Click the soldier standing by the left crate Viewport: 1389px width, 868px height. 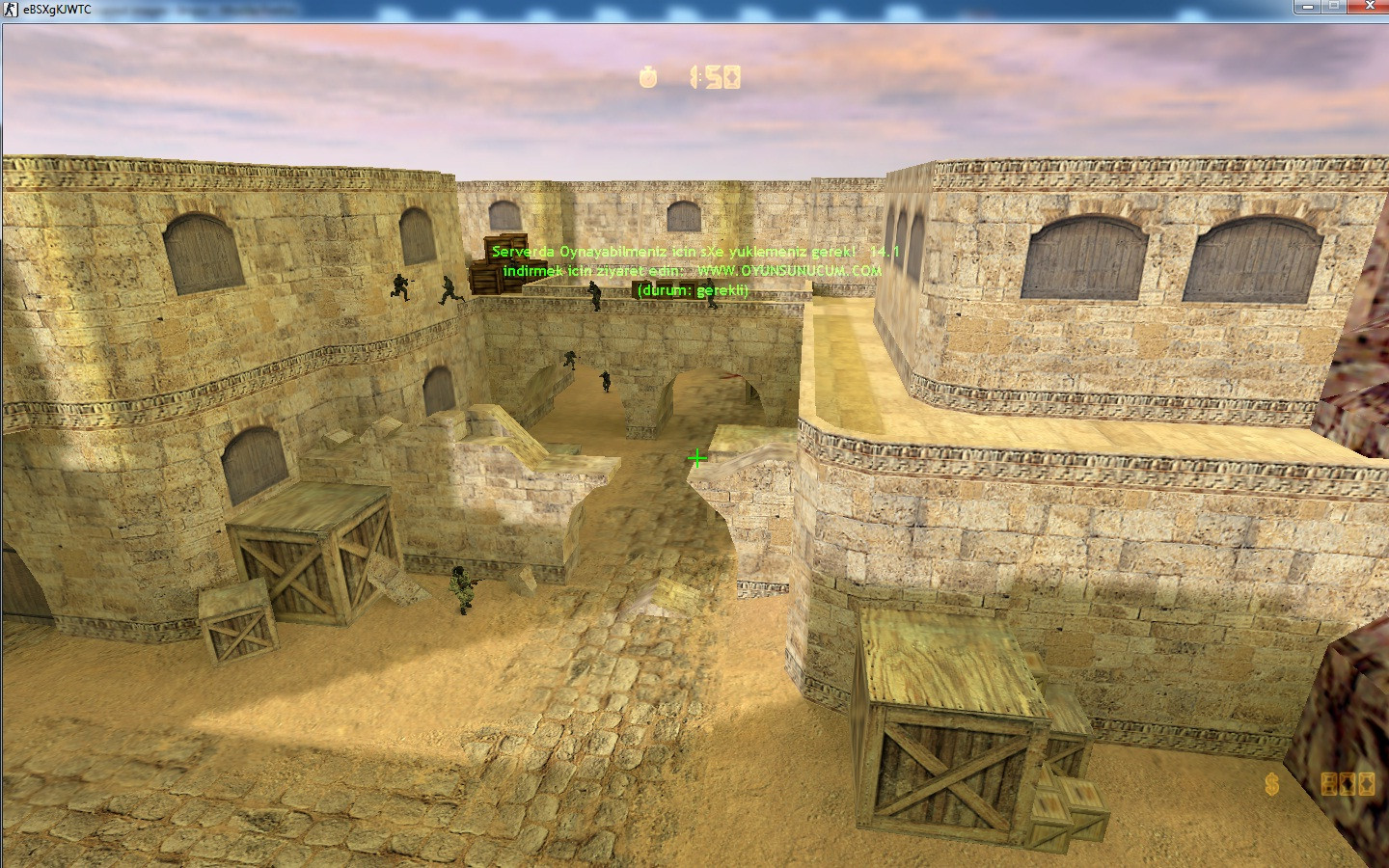460,588
